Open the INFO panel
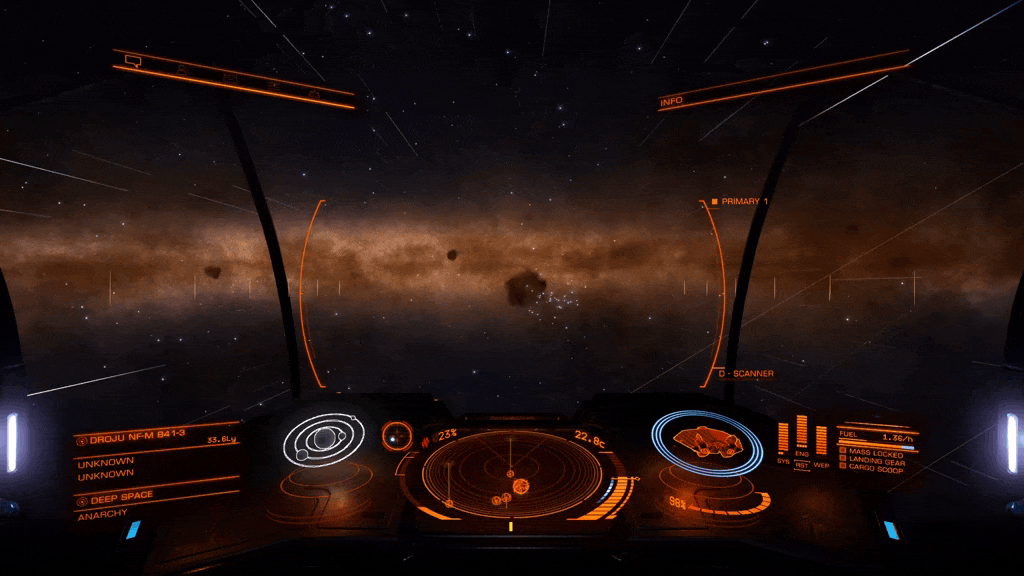This screenshot has height=576, width=1024. (672, 101)
